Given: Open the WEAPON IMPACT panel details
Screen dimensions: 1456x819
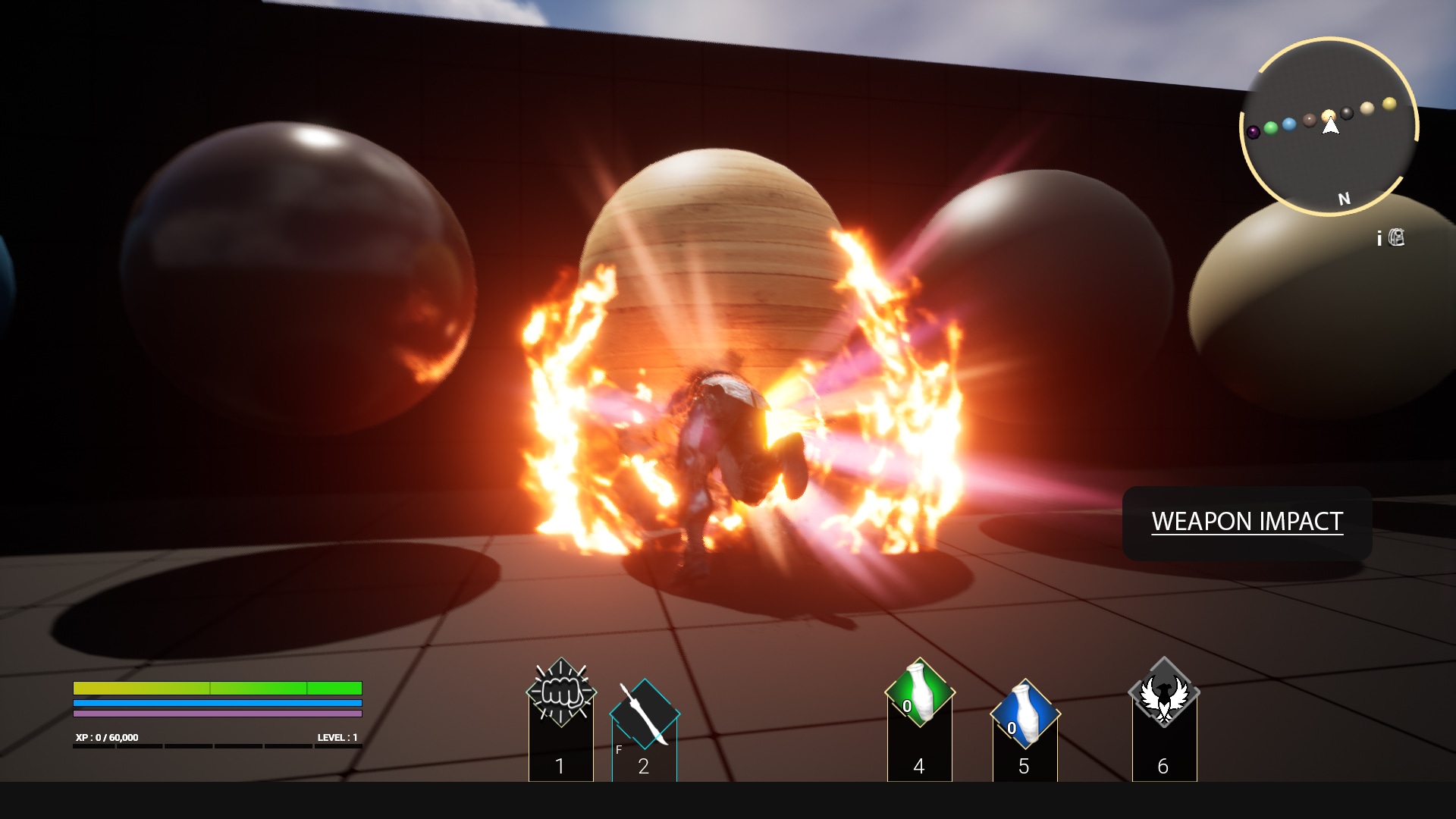Looking at the screenshot, I should coord(1247,522).
